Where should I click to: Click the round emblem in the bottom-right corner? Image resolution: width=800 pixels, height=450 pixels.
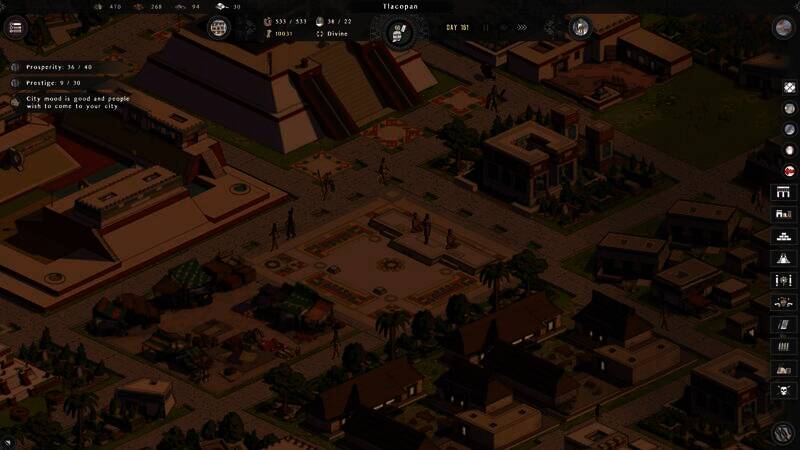click(x=783, y=432)
